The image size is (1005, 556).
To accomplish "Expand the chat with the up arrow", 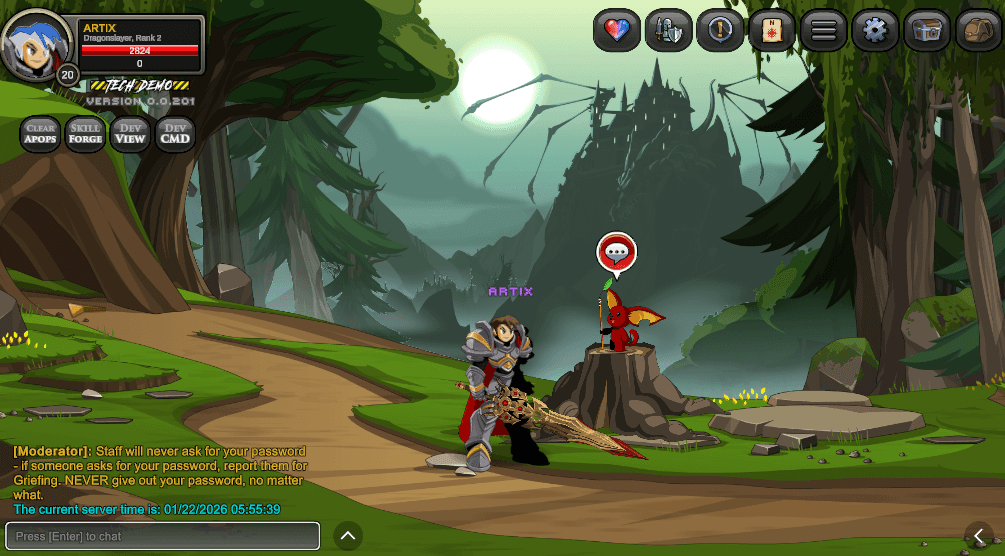I will (348, 536).
